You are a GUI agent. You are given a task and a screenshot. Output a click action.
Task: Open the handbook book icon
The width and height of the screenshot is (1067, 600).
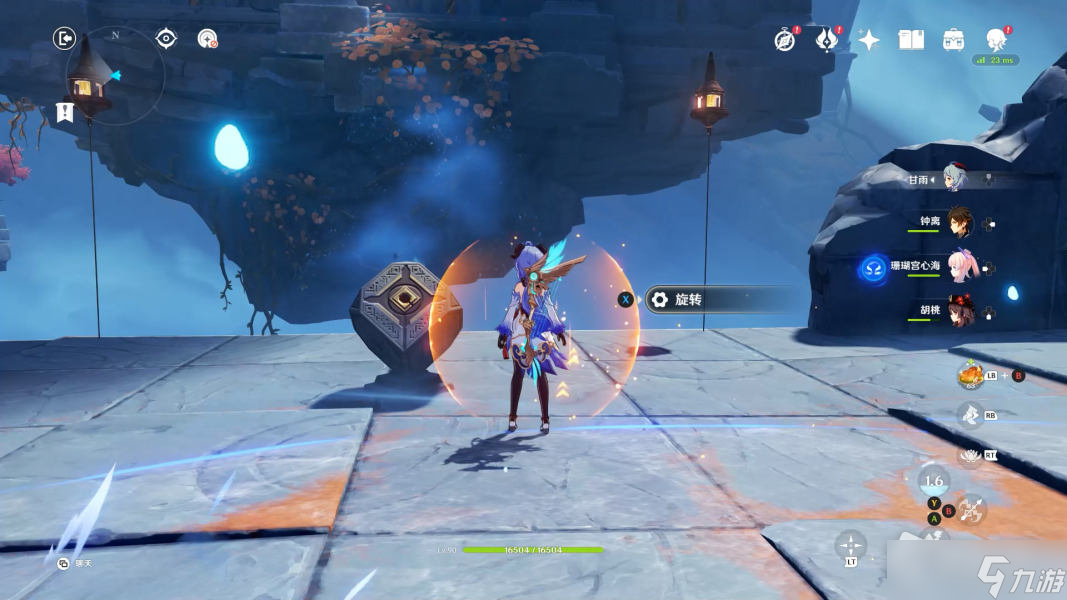coord(911,40)
